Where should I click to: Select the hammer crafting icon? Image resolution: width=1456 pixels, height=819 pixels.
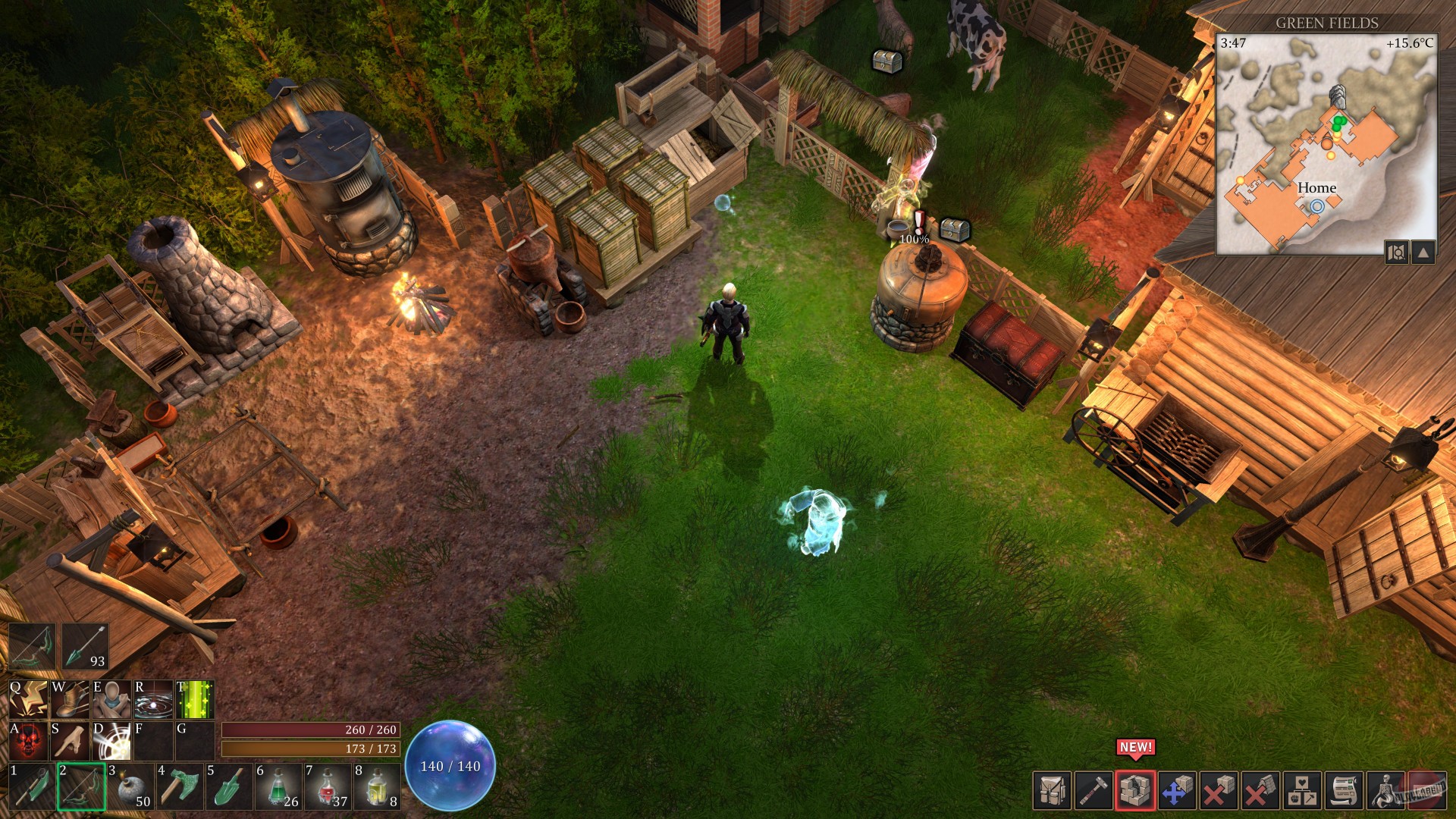click(1094, 791)
